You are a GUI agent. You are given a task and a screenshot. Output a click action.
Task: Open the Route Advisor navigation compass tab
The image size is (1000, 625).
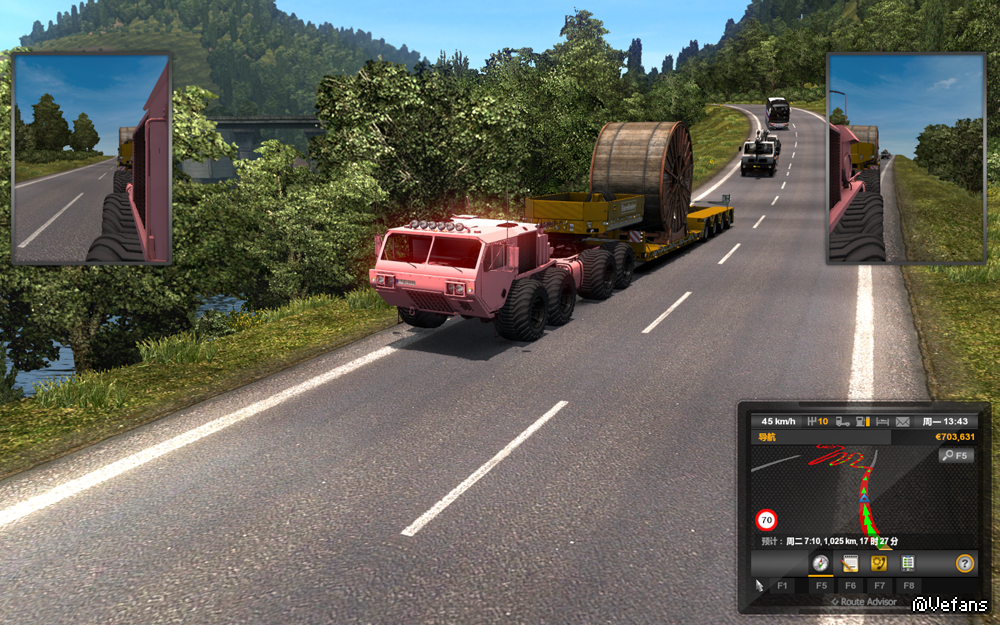820,563
